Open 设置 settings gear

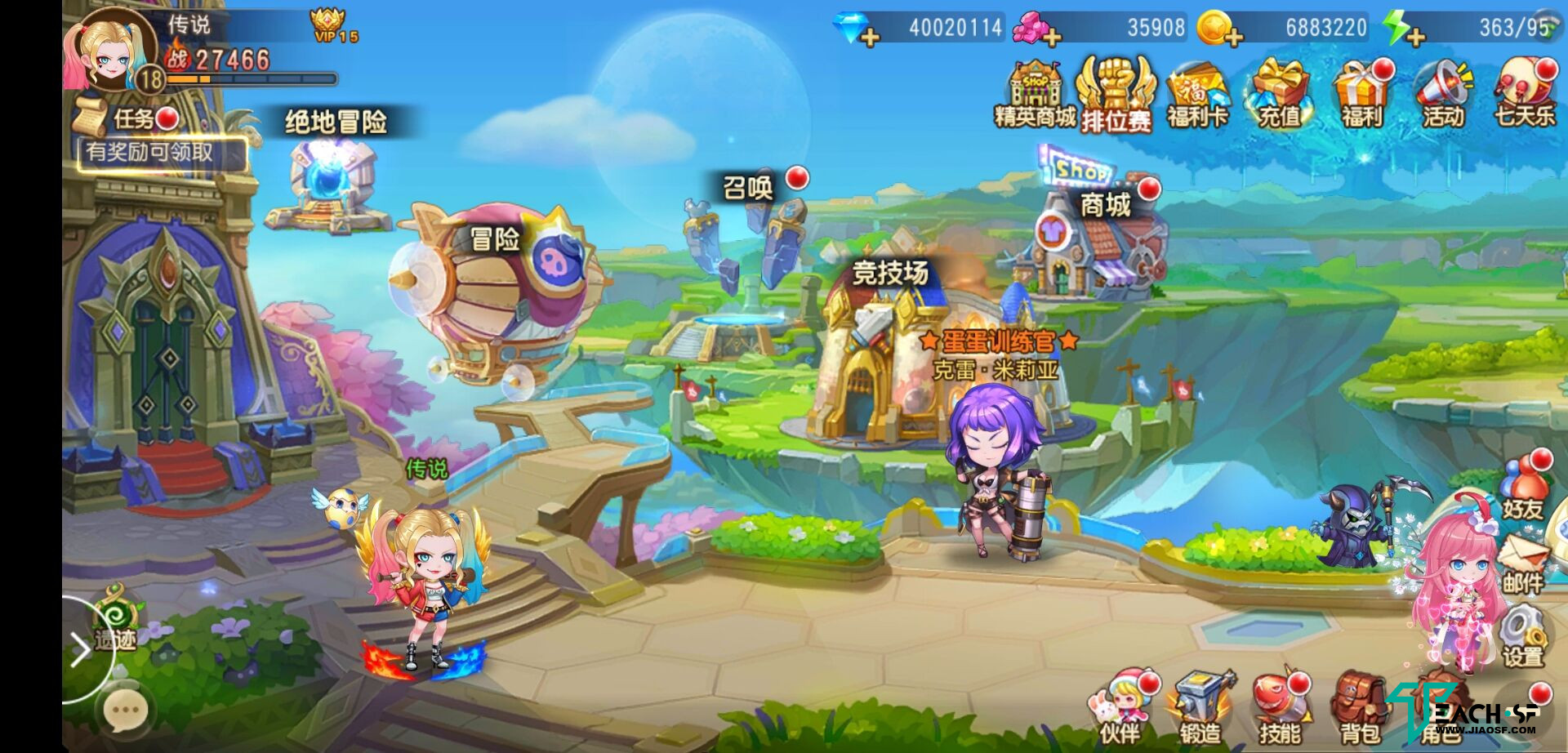coord(1522,639)
